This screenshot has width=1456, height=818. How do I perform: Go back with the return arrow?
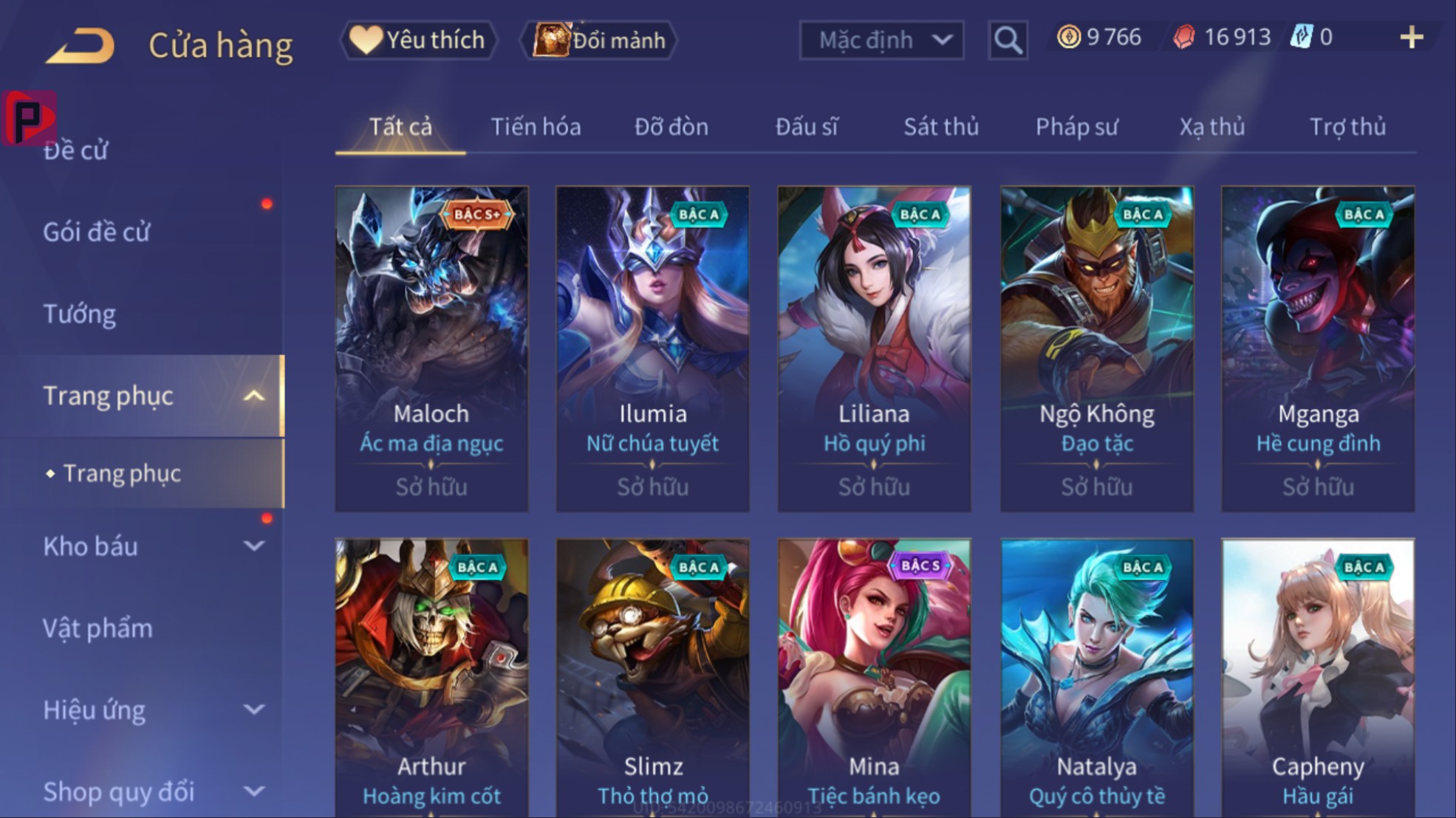point(81,44)
